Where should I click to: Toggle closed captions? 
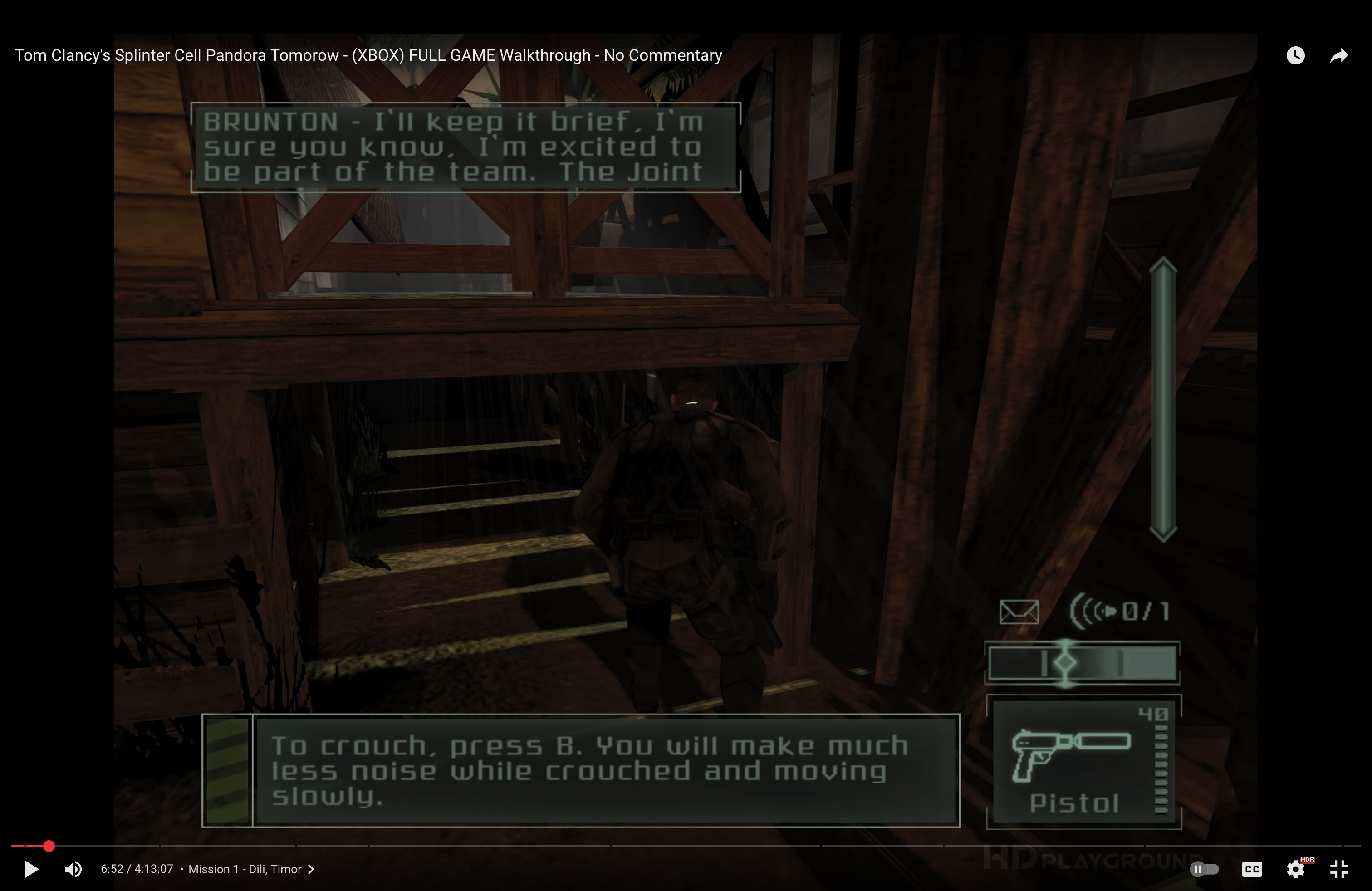[x=1251, y=869]
